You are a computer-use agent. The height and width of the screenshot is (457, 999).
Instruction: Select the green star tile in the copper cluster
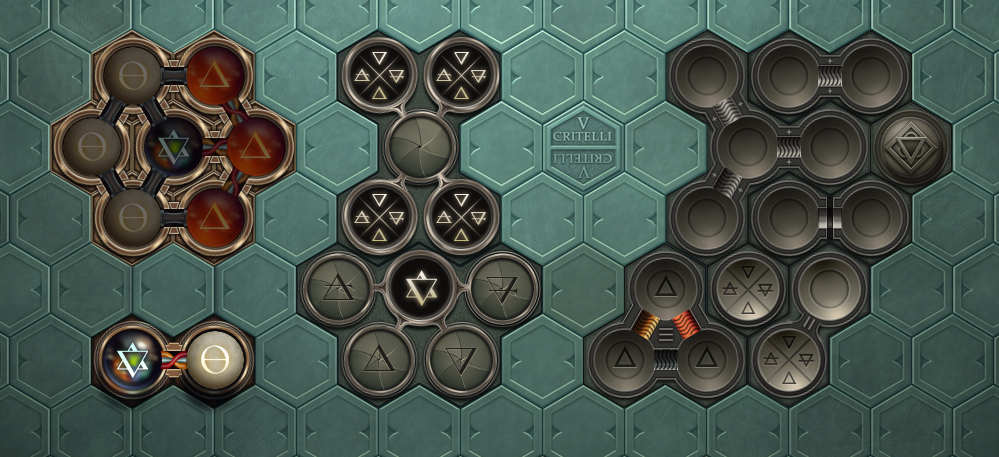(174, 147)
